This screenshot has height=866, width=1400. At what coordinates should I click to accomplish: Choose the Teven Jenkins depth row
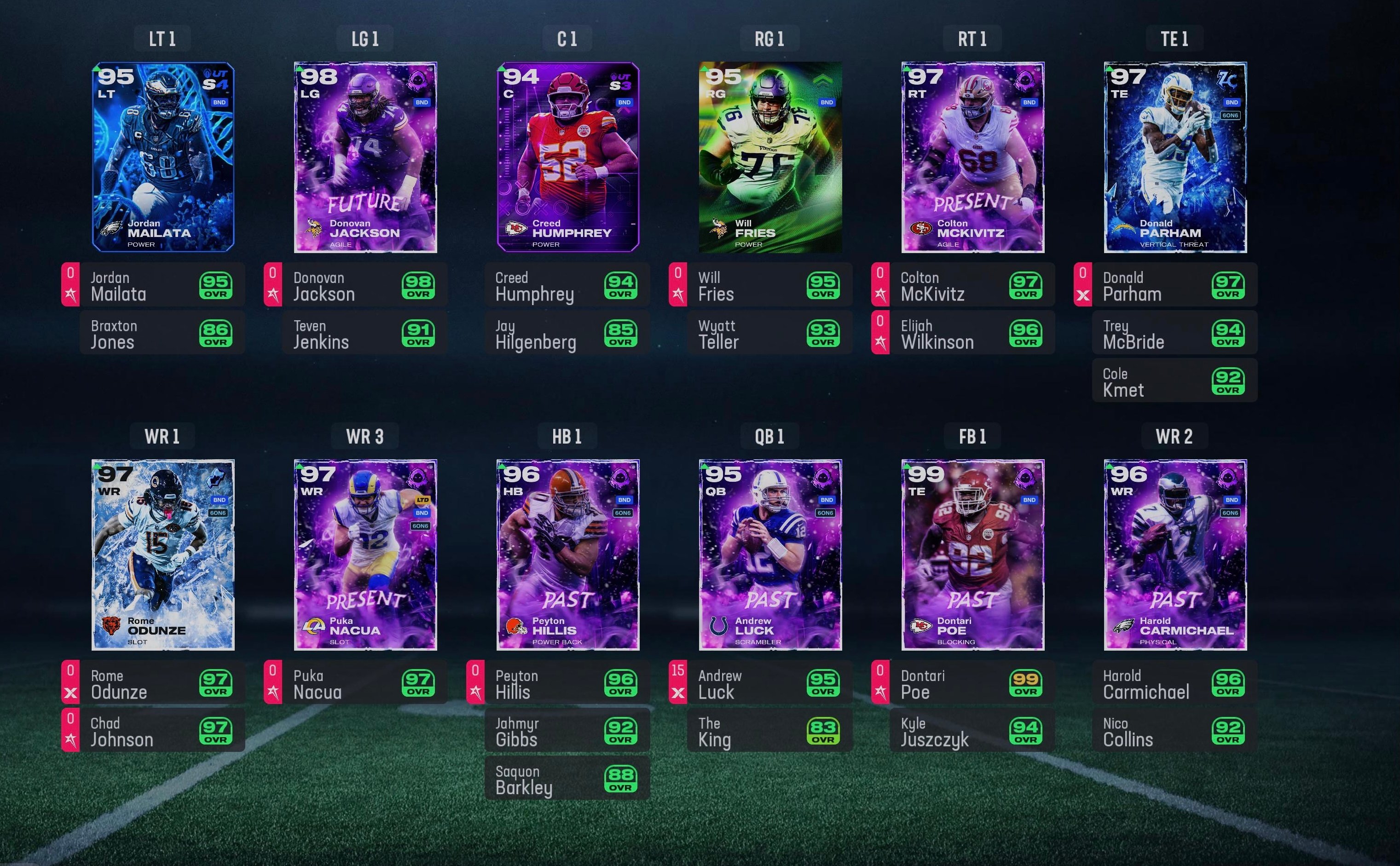(x=364, y=333)
